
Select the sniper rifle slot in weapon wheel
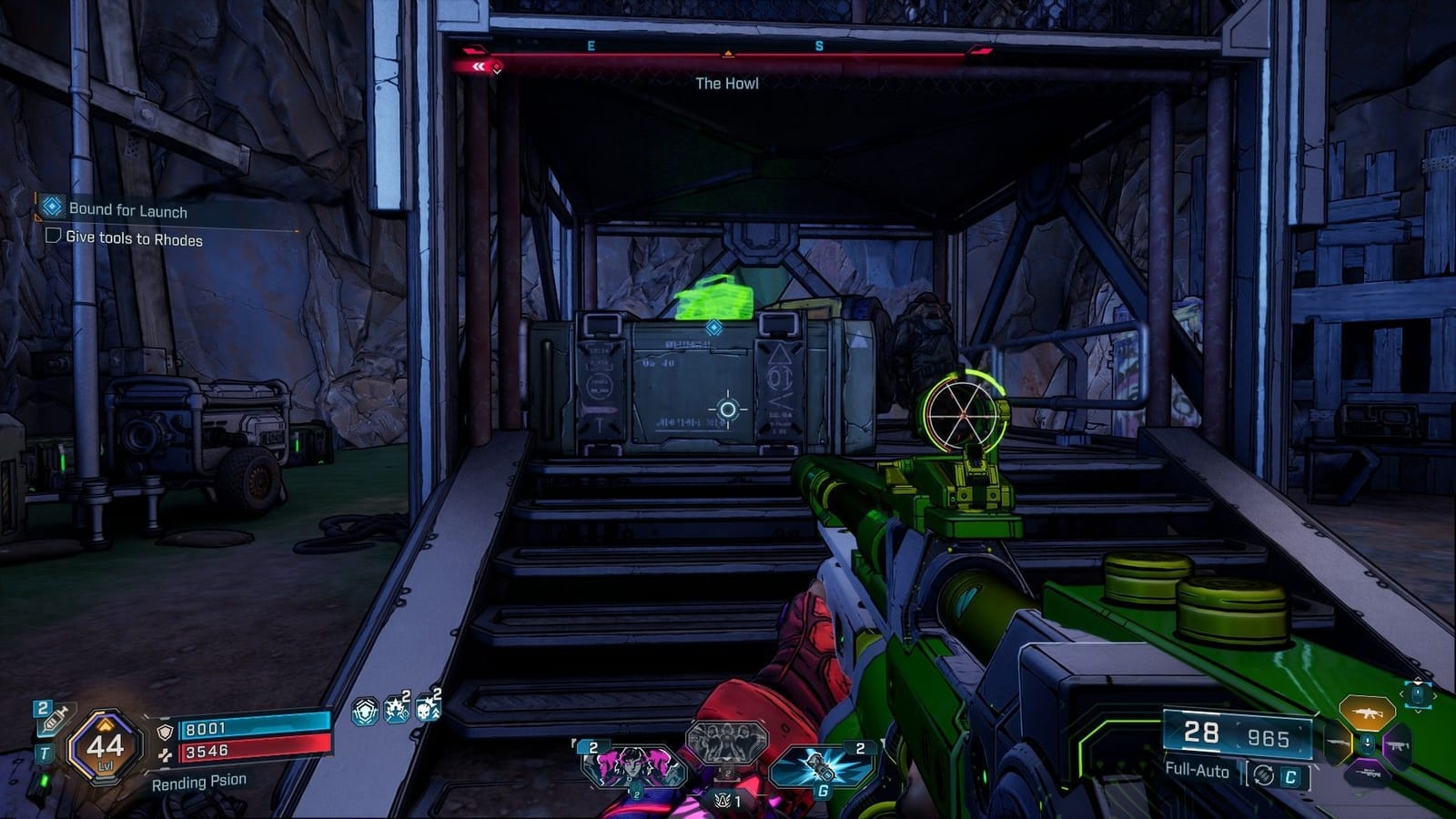[x=1368, y=773]
